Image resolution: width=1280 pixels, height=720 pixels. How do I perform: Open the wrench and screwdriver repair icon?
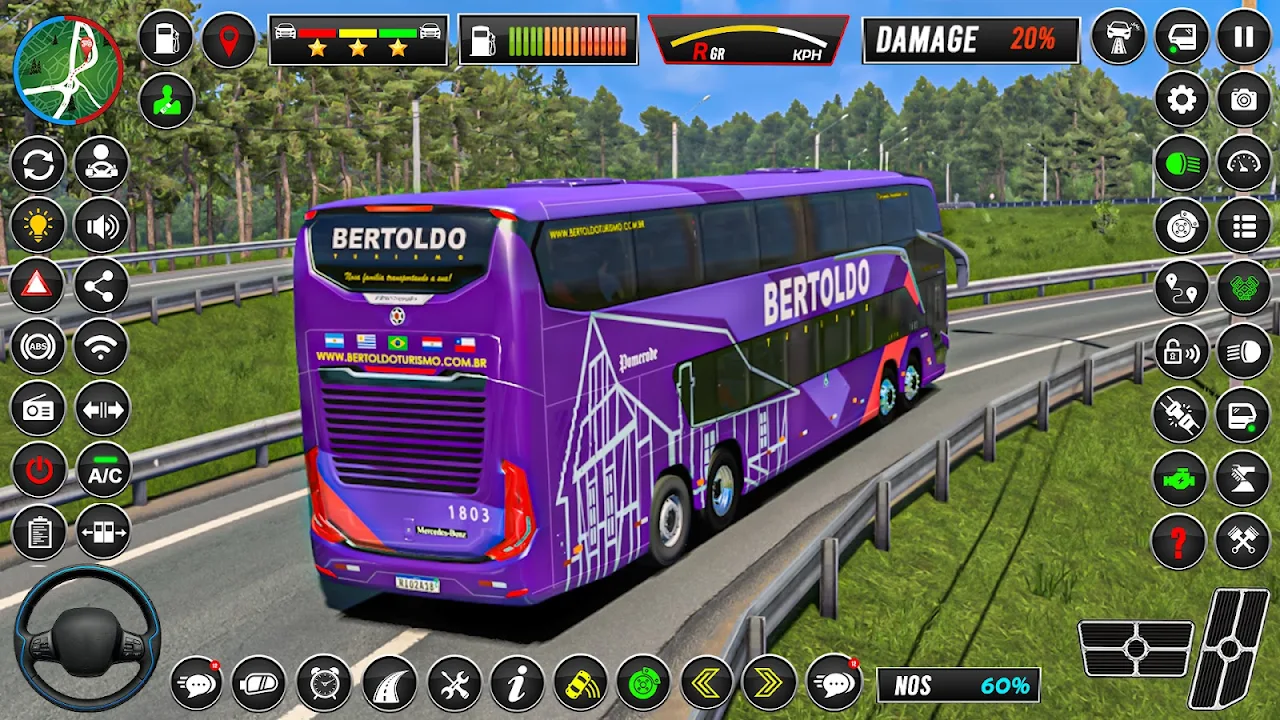(x=454, y=684)
